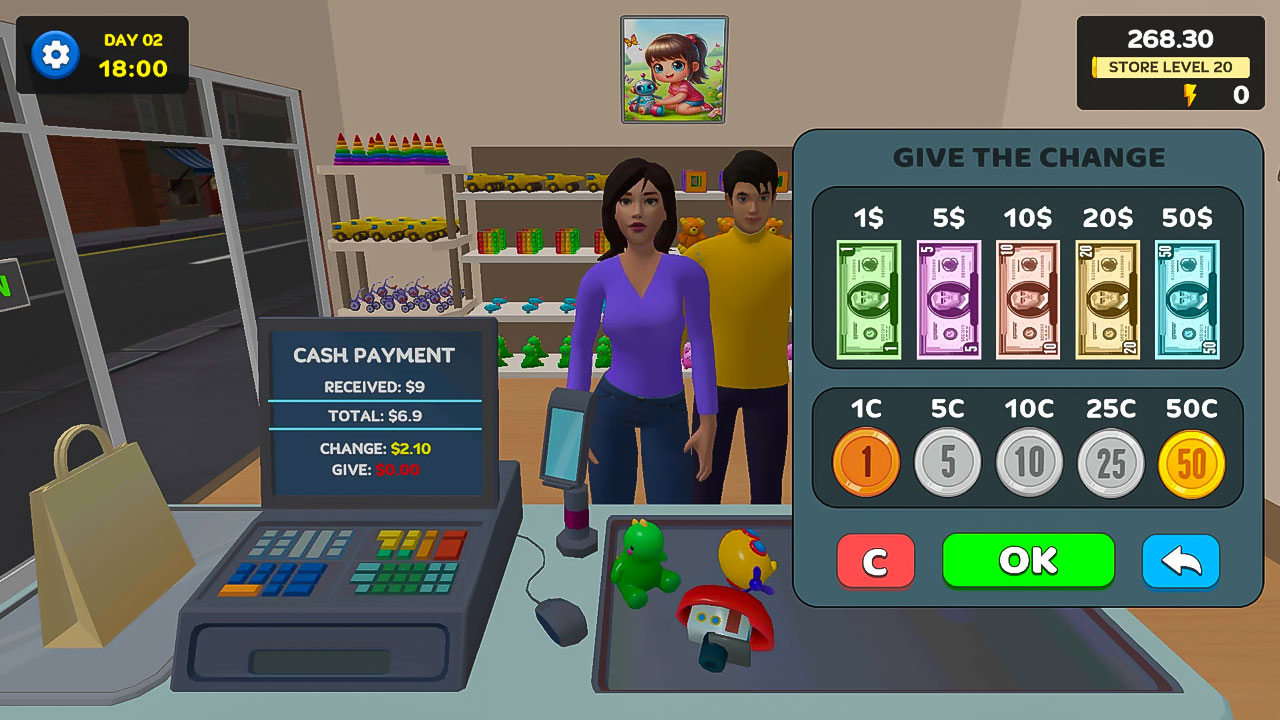Select the 5$ bill
Viewport: 1280px width, 720px height.
click(946, 297)
